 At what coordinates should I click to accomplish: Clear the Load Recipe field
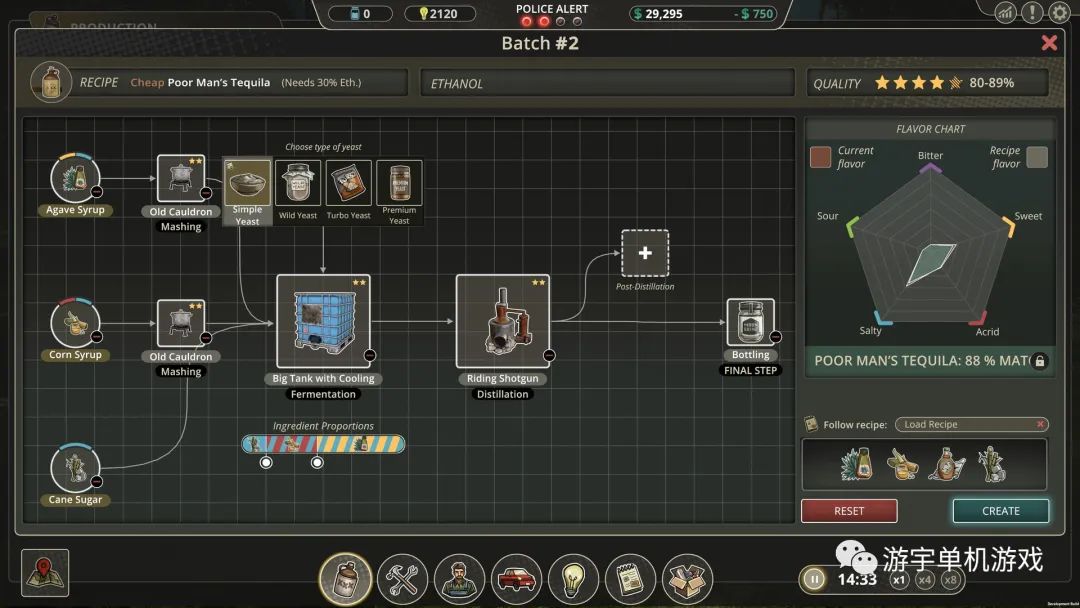(1042, 425)
